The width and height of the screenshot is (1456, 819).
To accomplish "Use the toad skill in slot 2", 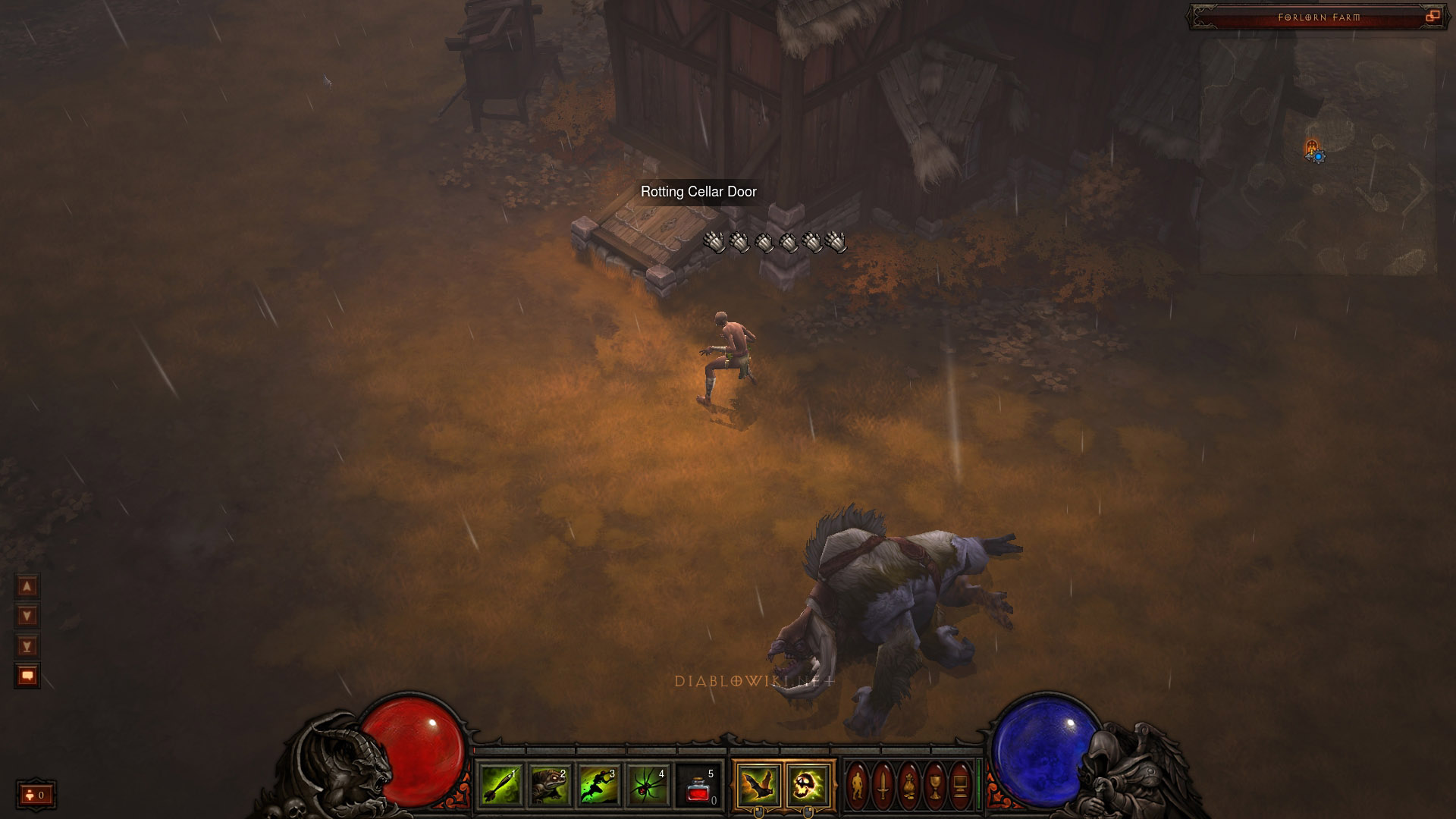I will point(550,785).
